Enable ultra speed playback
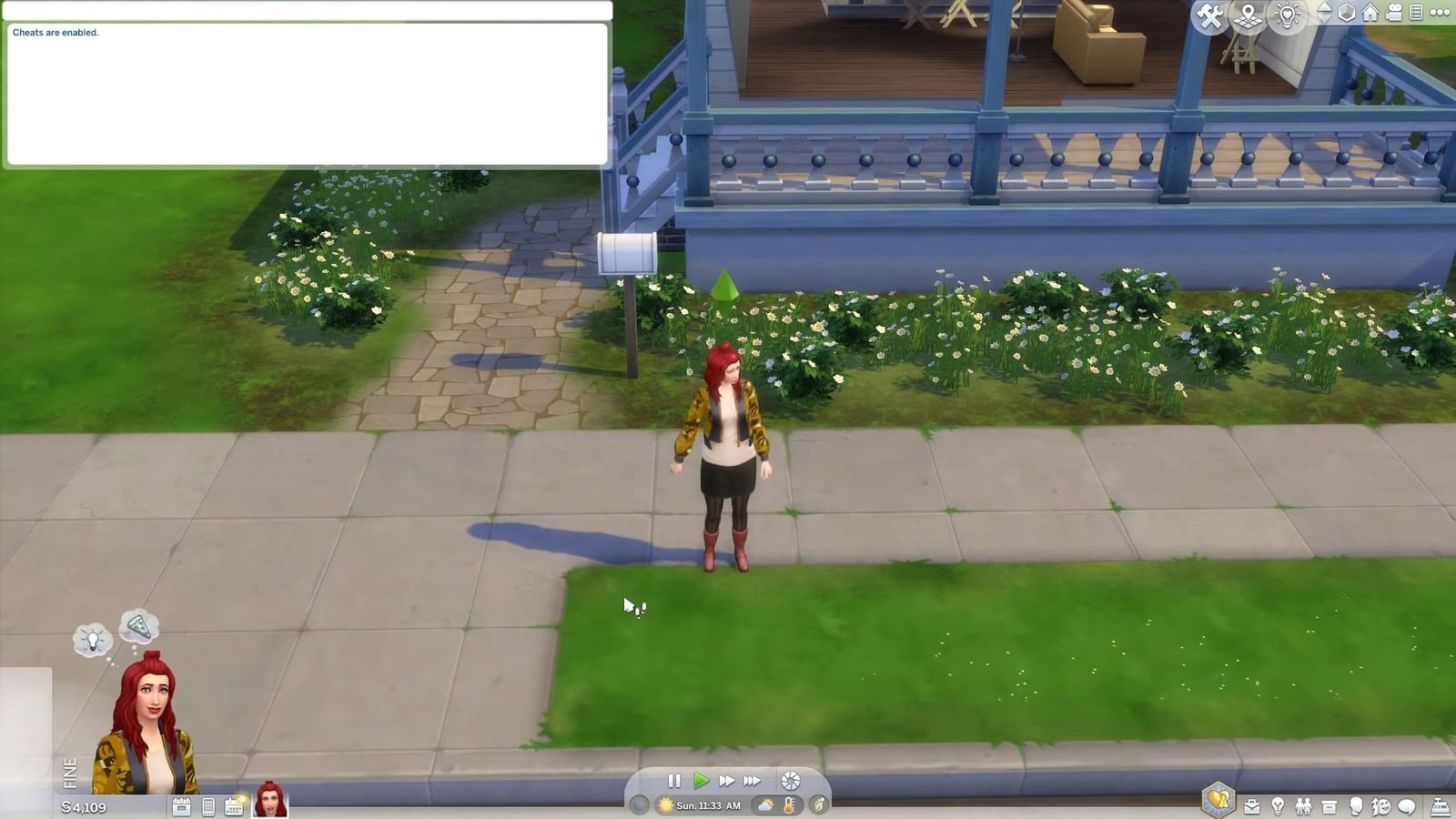This screenshot has width=1456, height=819. coord(752,780)
